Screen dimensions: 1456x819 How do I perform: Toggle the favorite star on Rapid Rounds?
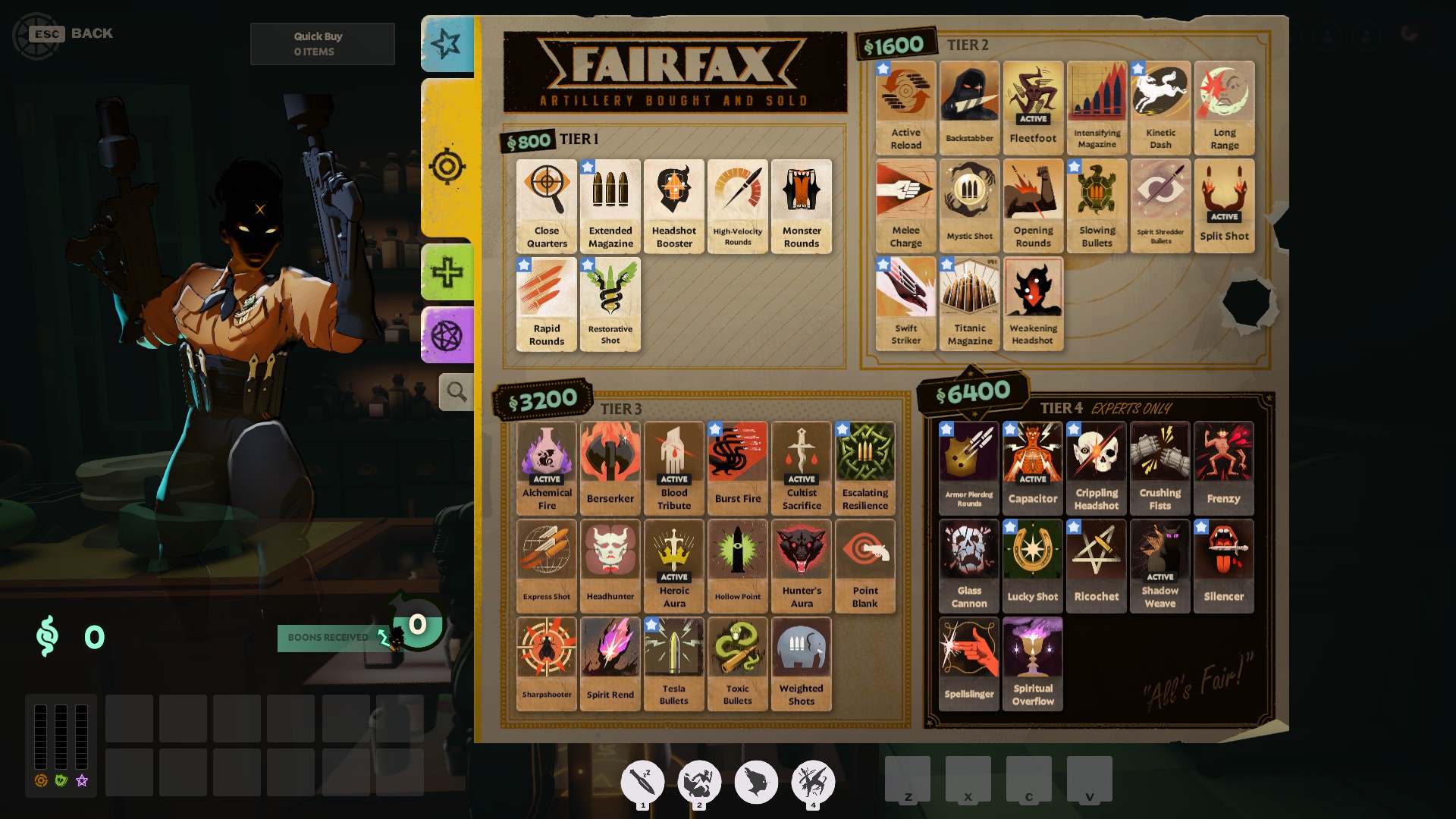pos(524,265)
